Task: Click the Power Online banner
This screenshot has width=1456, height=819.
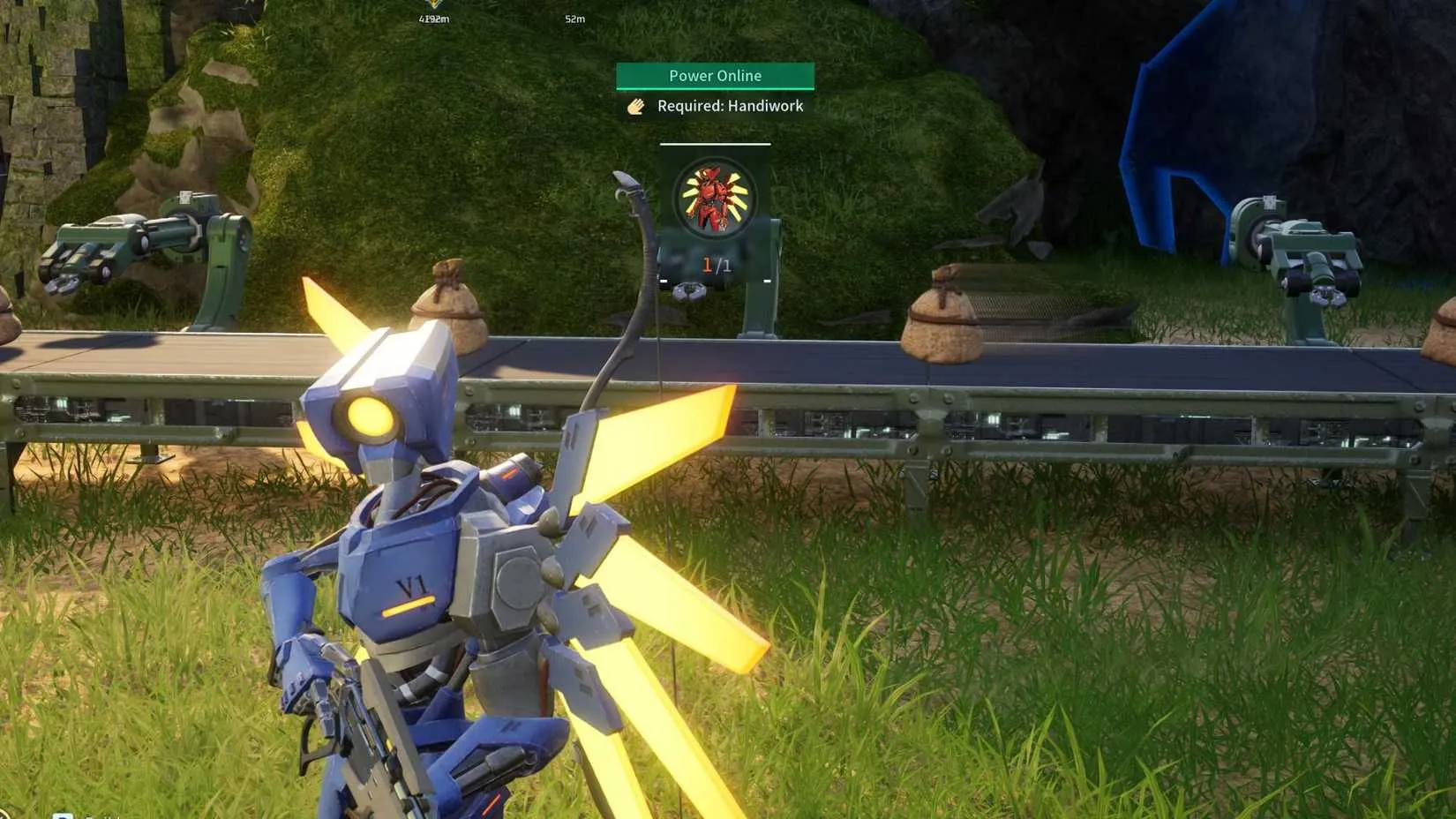Action: click(x=714, y=76)
